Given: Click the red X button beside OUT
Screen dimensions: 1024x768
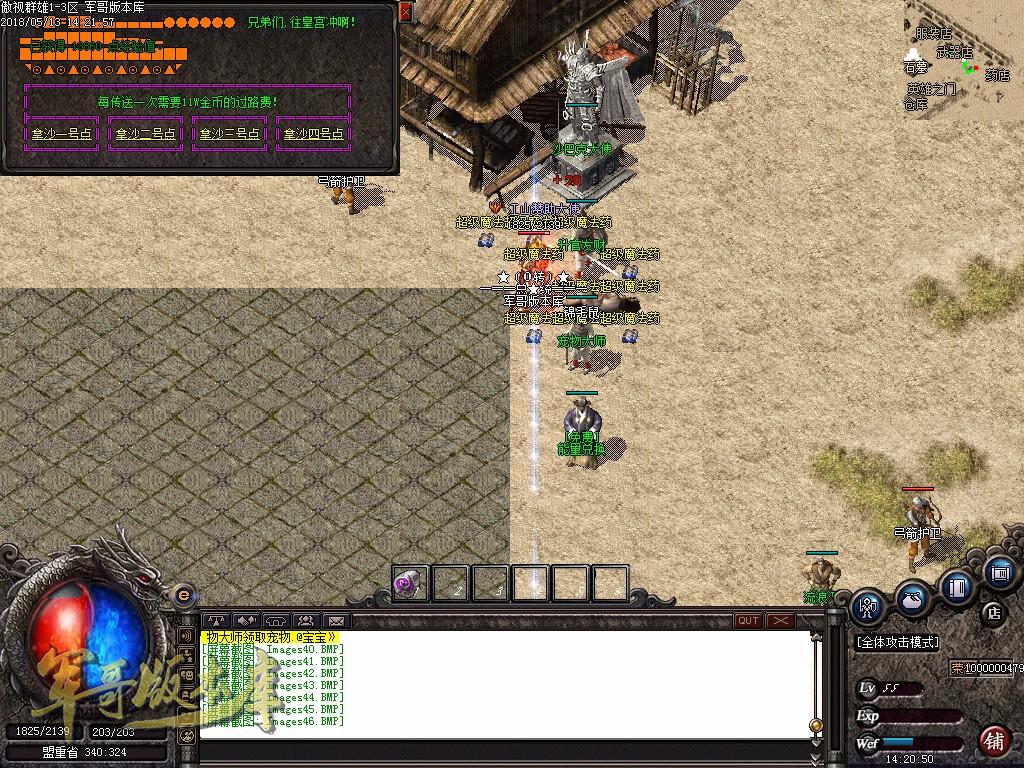Looking at the screenshot, I should (x=780, y=621).
